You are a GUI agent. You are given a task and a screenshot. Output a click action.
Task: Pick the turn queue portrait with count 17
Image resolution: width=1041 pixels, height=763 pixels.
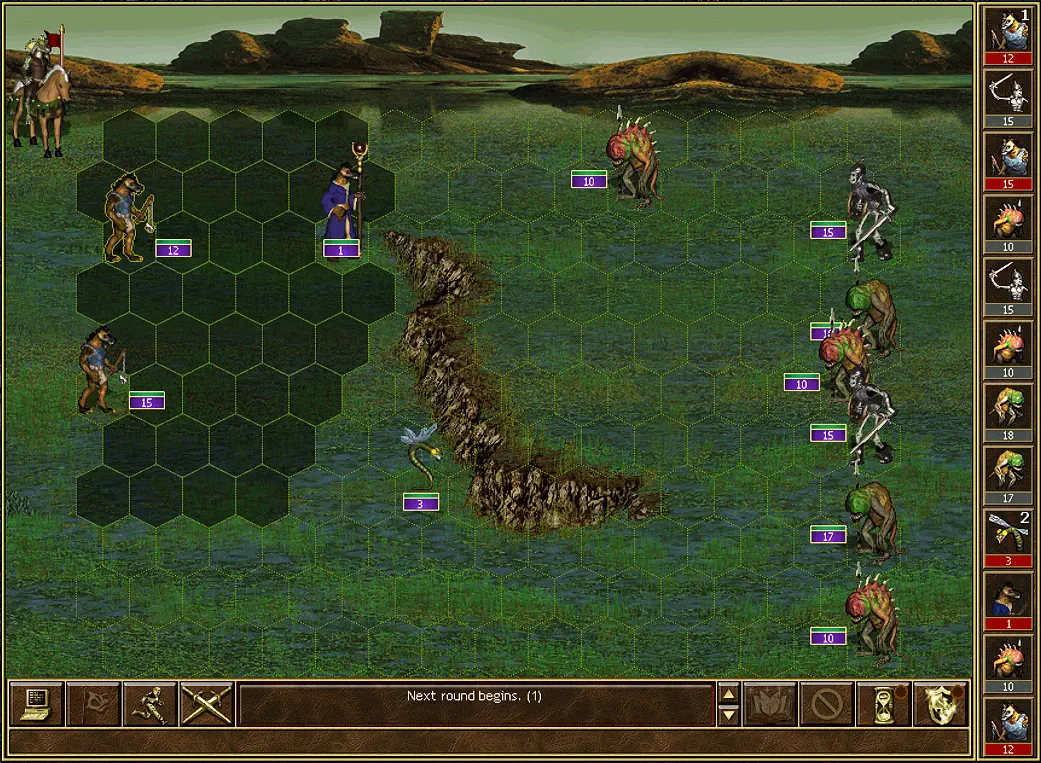pyautogui.click(x=1009, y=472)
